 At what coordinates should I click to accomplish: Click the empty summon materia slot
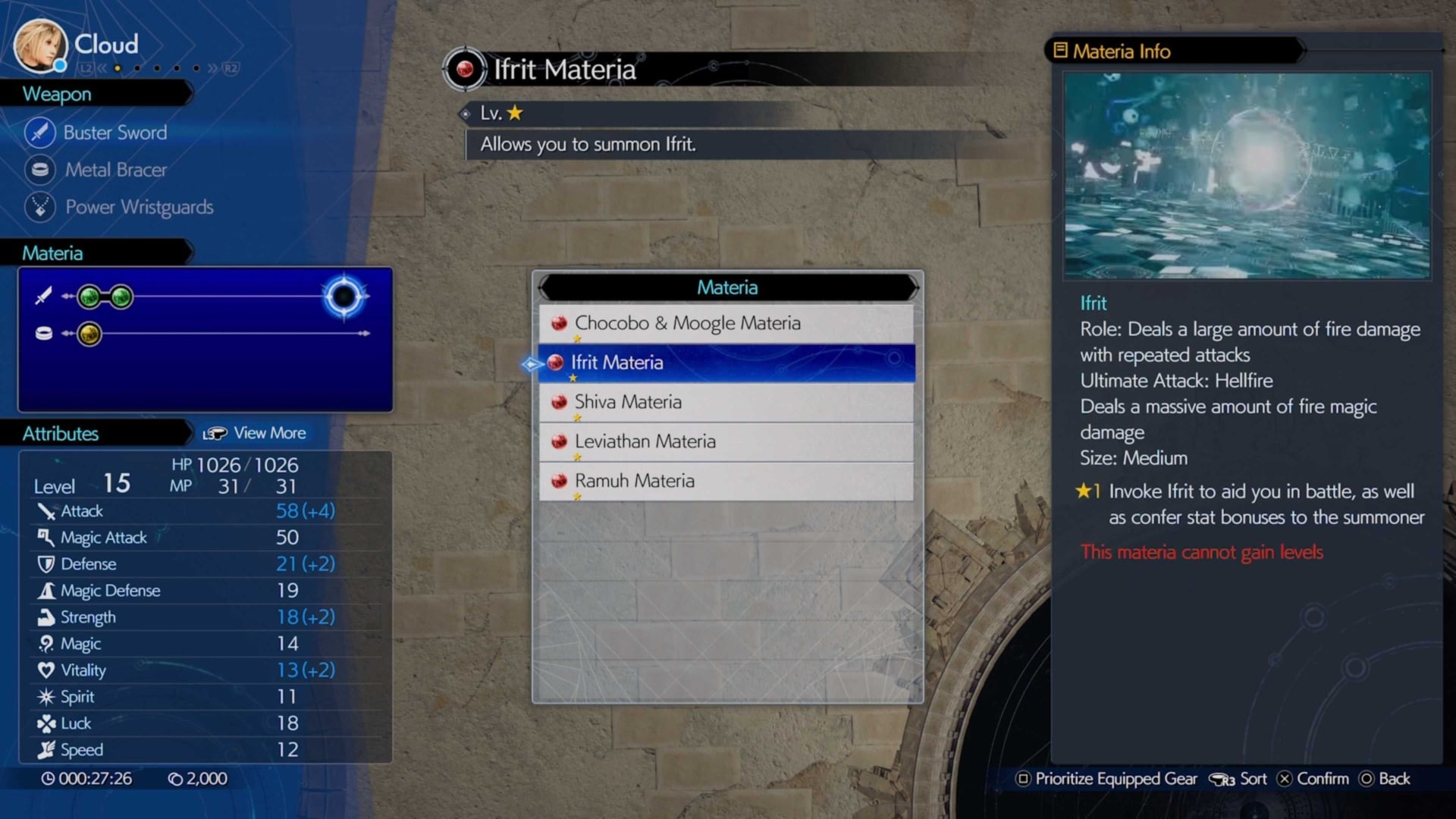(x=343, y=297)
